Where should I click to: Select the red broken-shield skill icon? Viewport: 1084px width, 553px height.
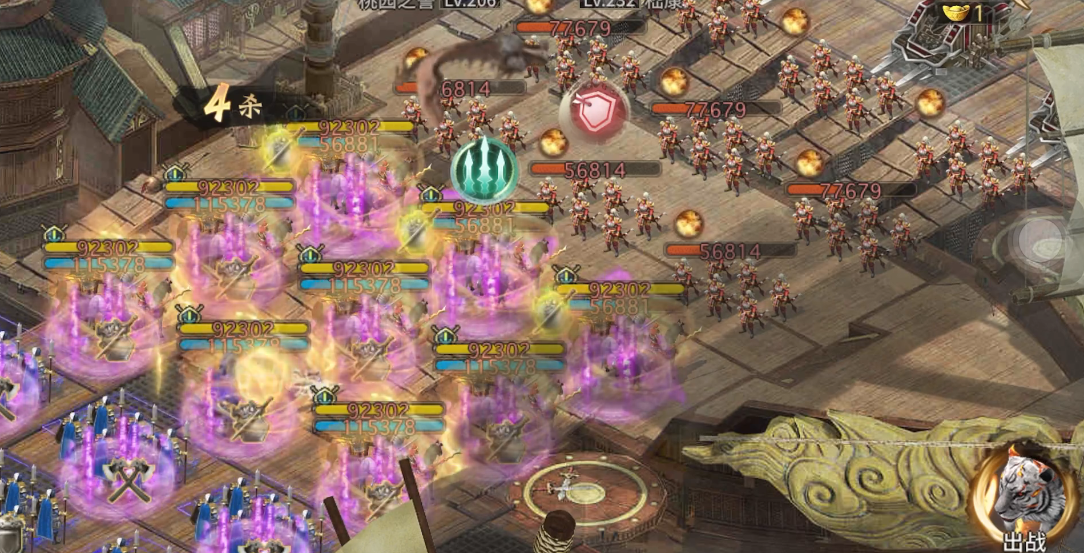coord(594,110)
